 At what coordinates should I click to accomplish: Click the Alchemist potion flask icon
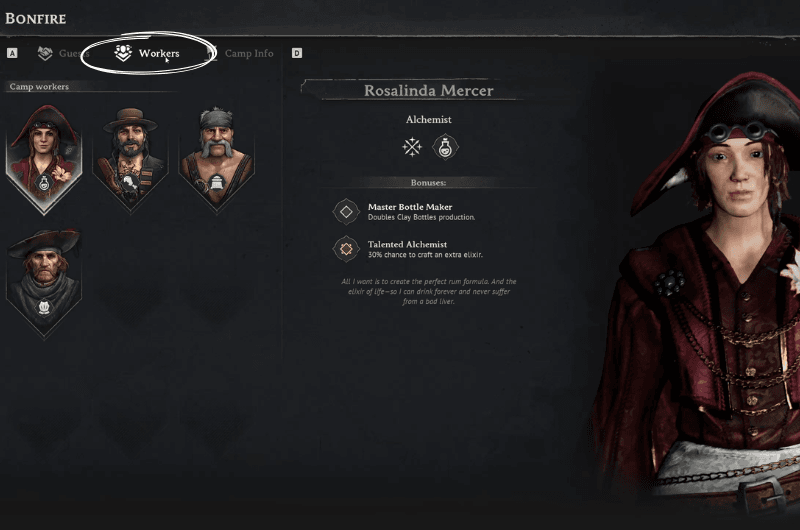pos(444,148)
